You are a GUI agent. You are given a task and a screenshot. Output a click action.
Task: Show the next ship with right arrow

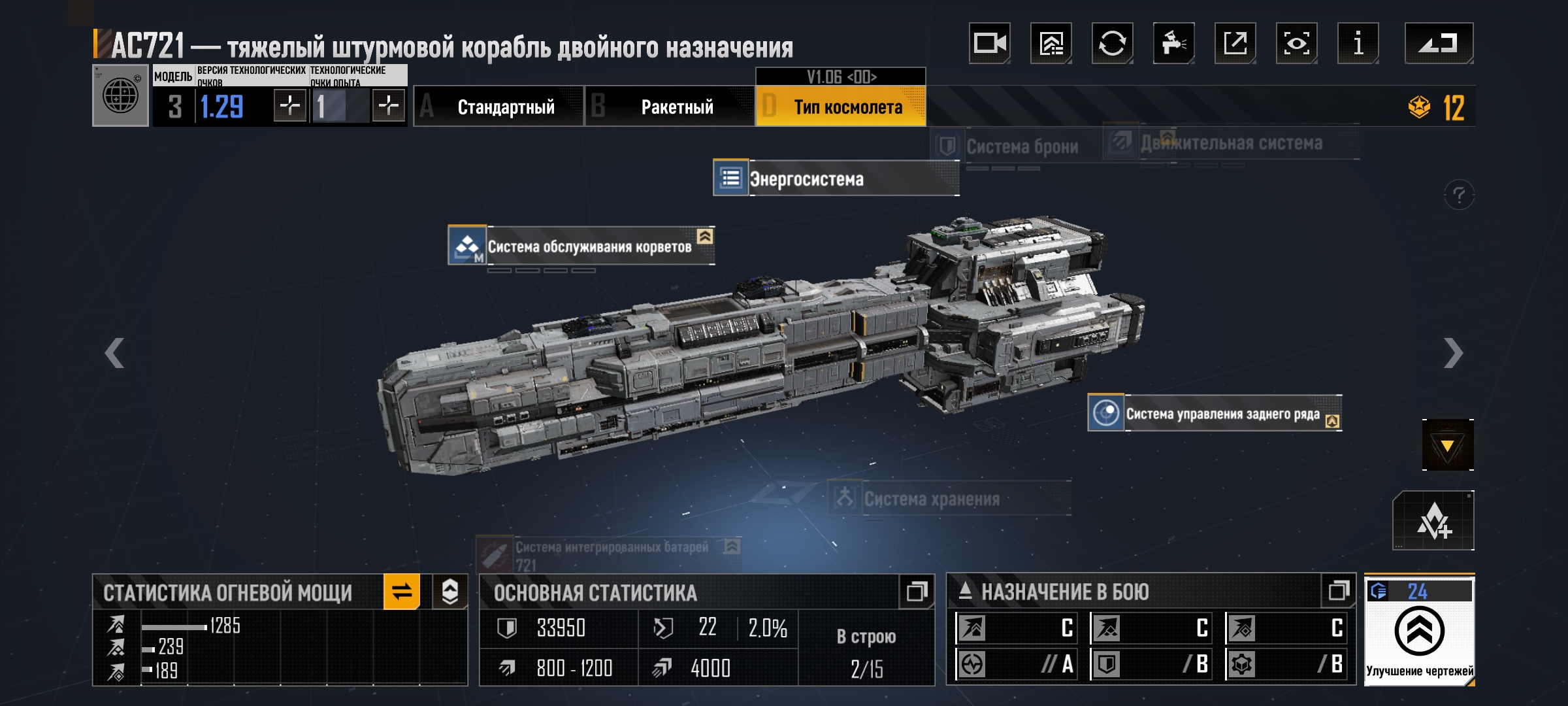(1453, 354)
